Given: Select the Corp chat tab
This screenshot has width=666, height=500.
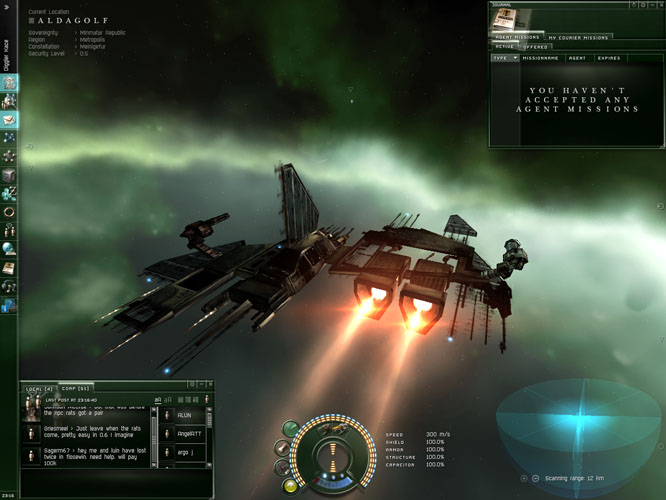Looking at the screenshot, I should click(x=76, y=388).
